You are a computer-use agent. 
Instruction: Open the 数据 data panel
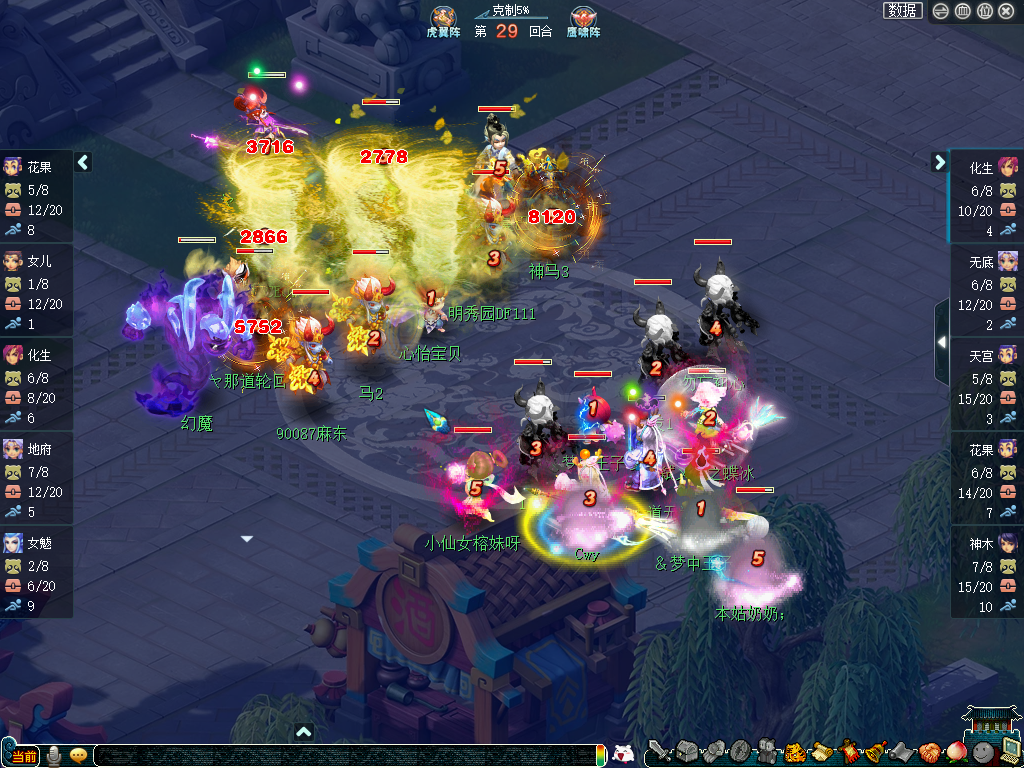[903, 11]
